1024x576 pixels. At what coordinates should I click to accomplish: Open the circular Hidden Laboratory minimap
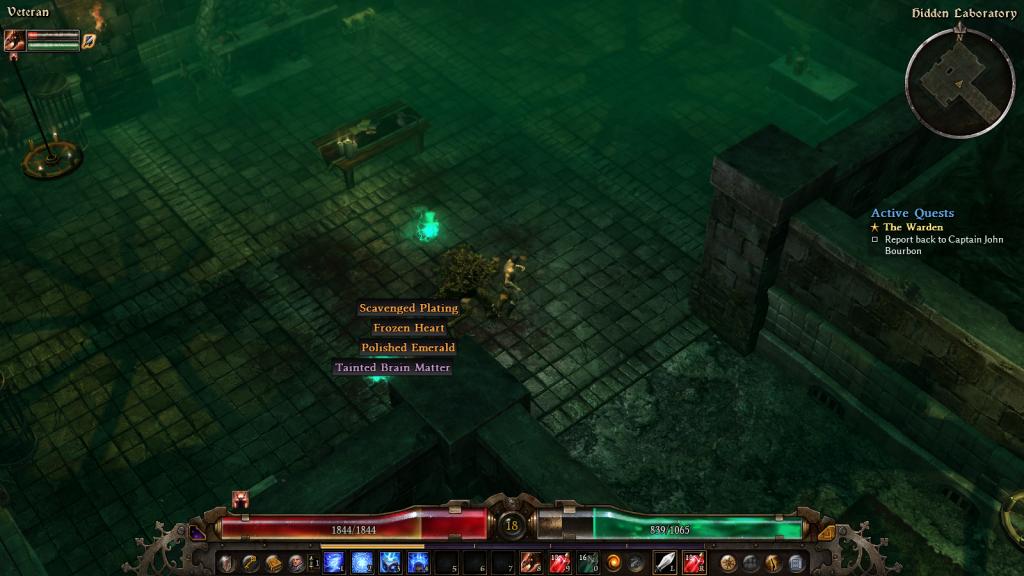point(958,83)
